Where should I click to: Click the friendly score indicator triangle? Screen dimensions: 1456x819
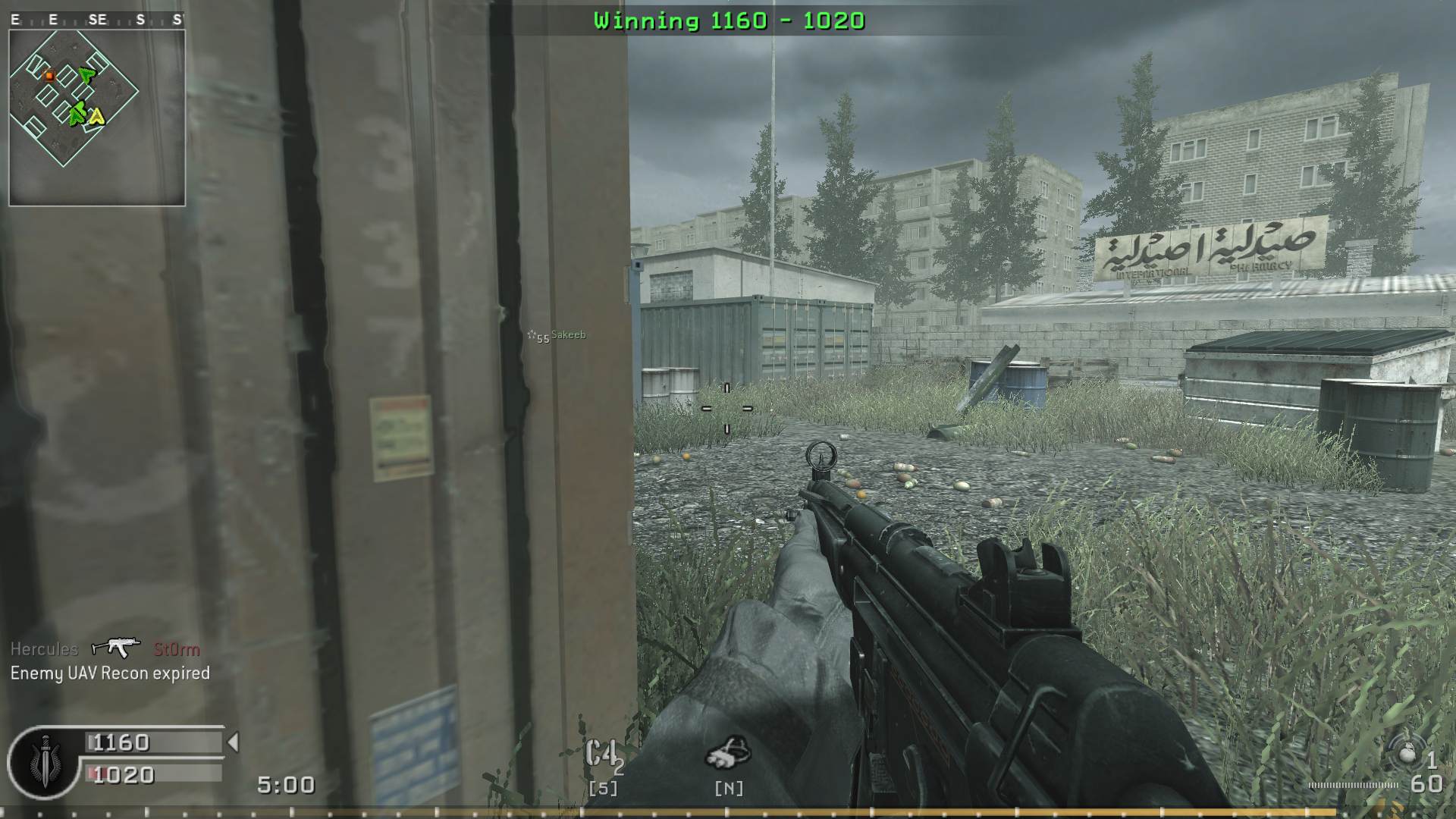coord(232,742)
